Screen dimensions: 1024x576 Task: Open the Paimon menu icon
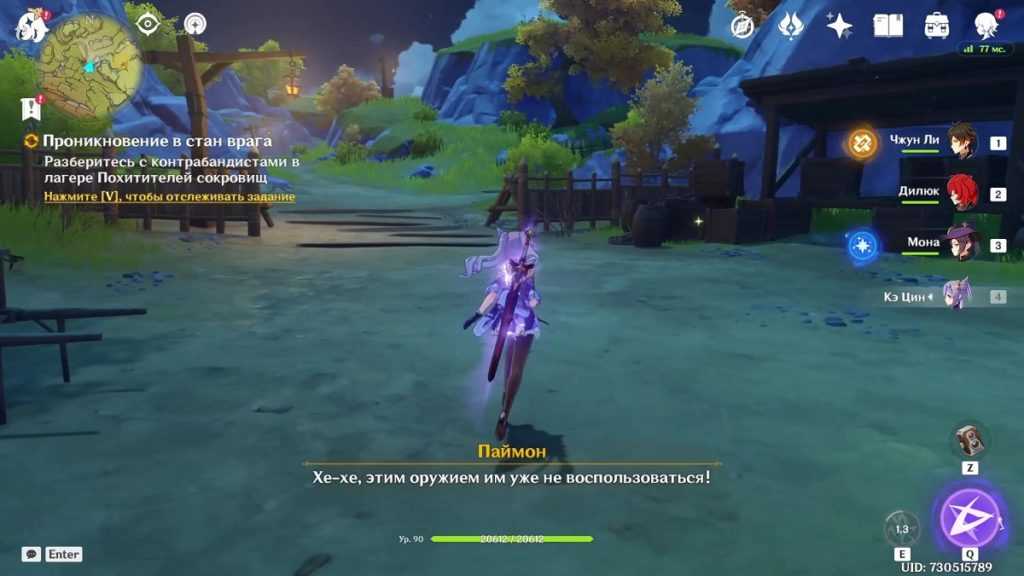click(x=31, y=25)
